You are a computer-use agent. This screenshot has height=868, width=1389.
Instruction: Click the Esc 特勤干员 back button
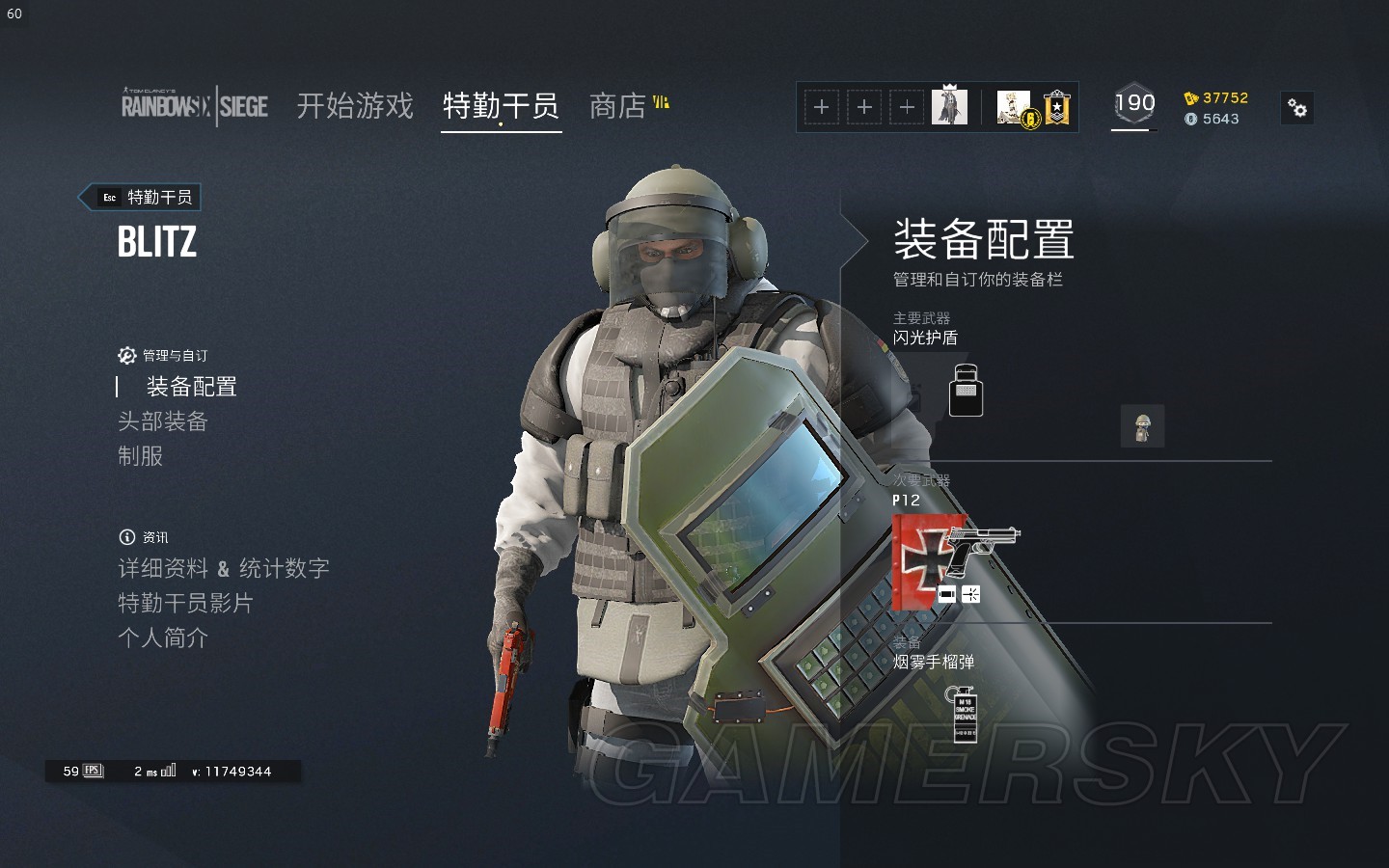(140, 197)
